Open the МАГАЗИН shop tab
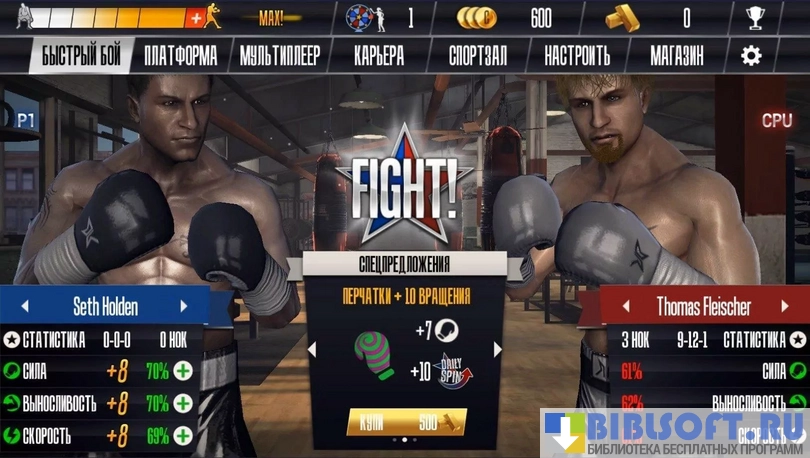This screenshot has height=458, width=810. pyautogui.click(x=679, y=56)
